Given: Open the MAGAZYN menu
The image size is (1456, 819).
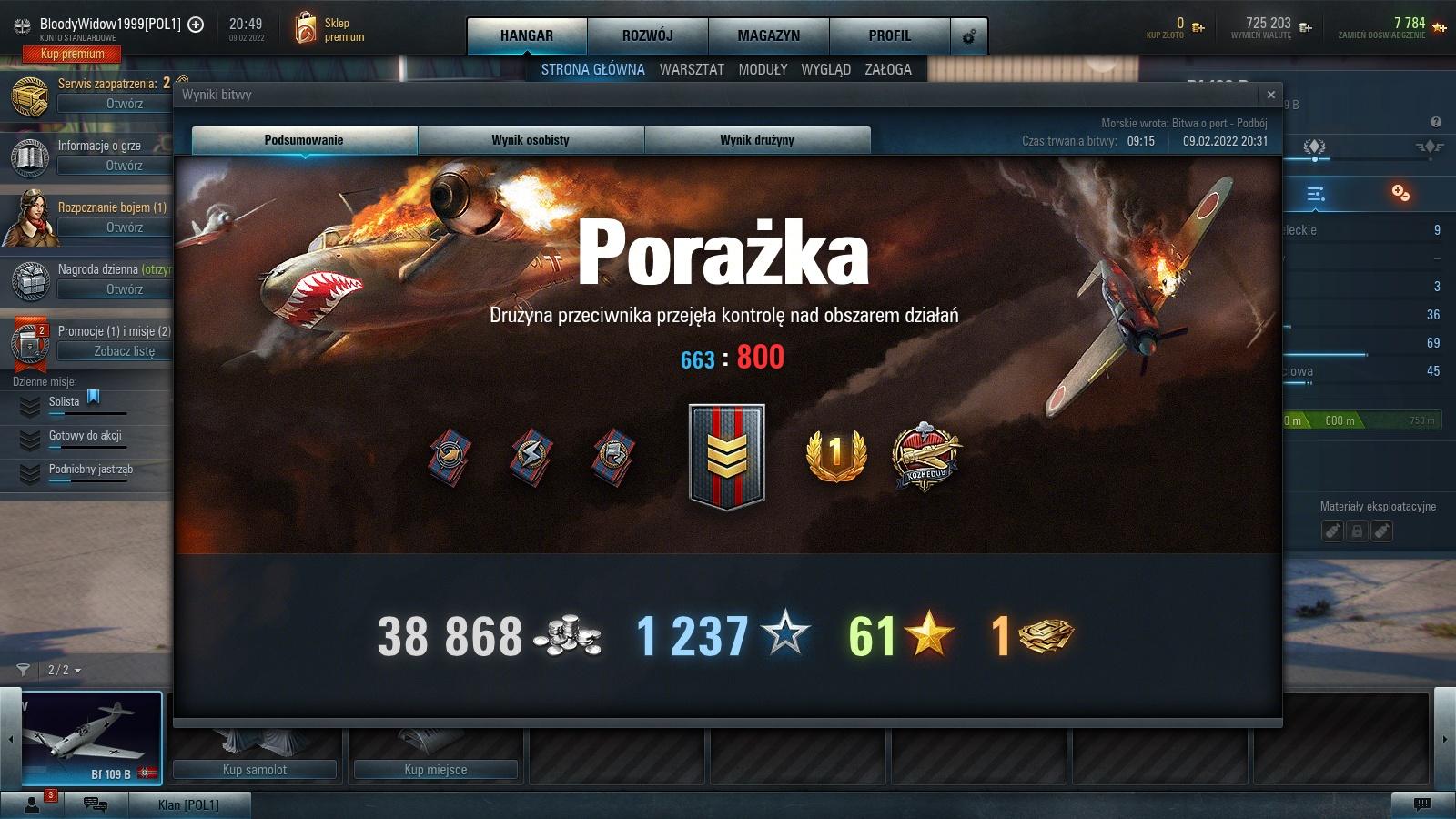Looking at the screenshot, I should click(769, 35).
